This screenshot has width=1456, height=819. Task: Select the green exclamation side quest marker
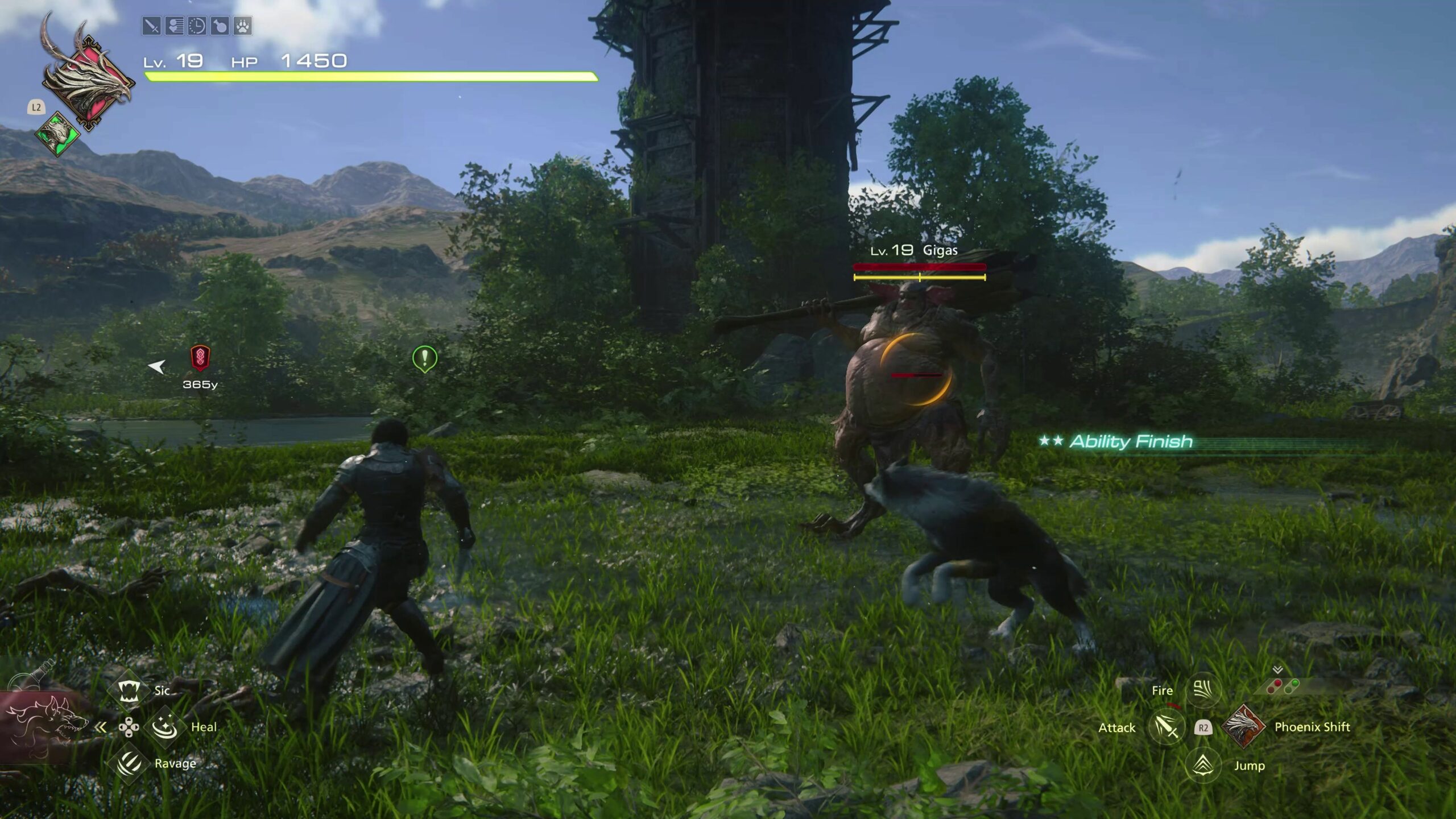tap(424, 358)
